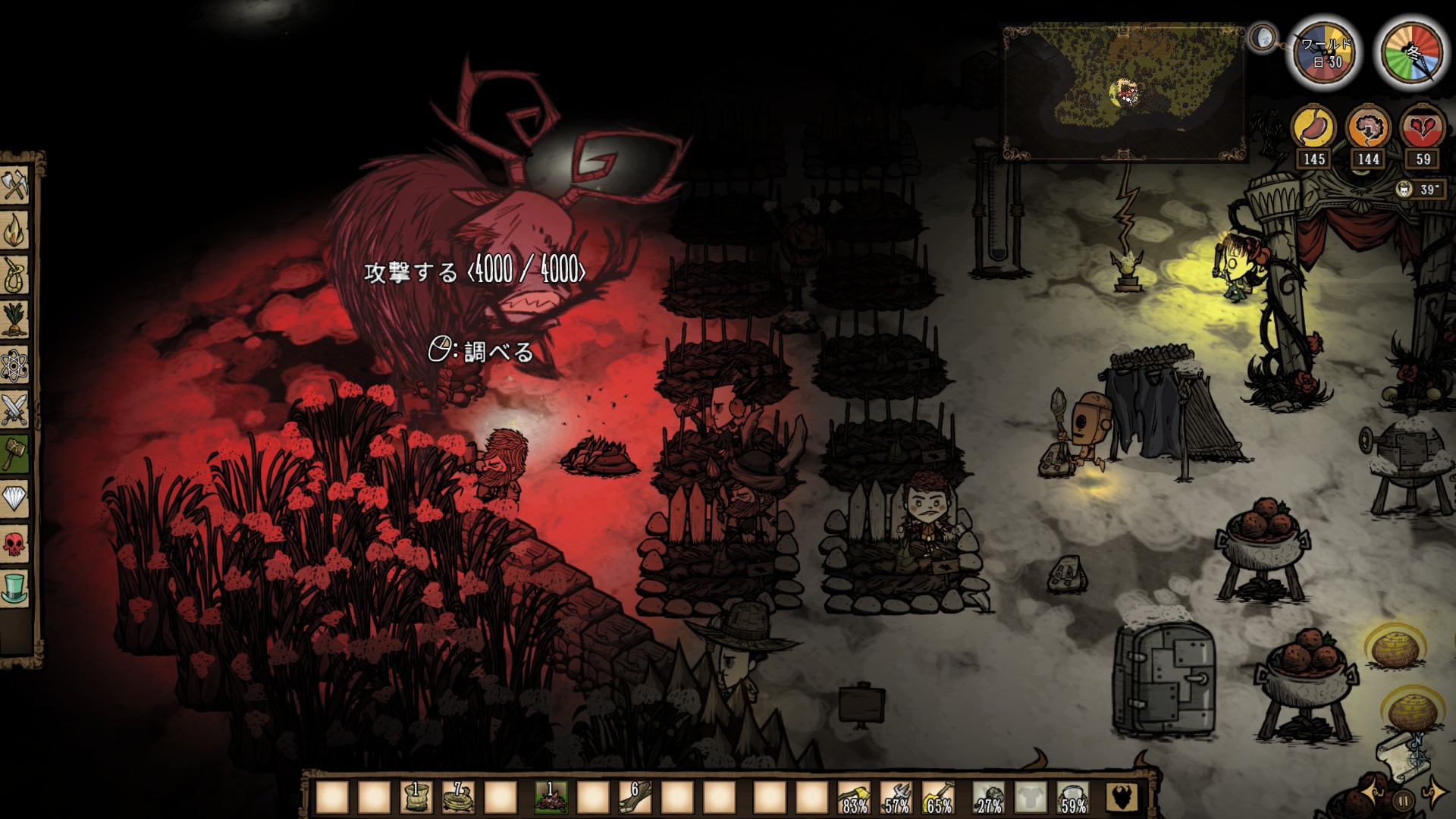Open the Tools crafting tab

(15, 186)
